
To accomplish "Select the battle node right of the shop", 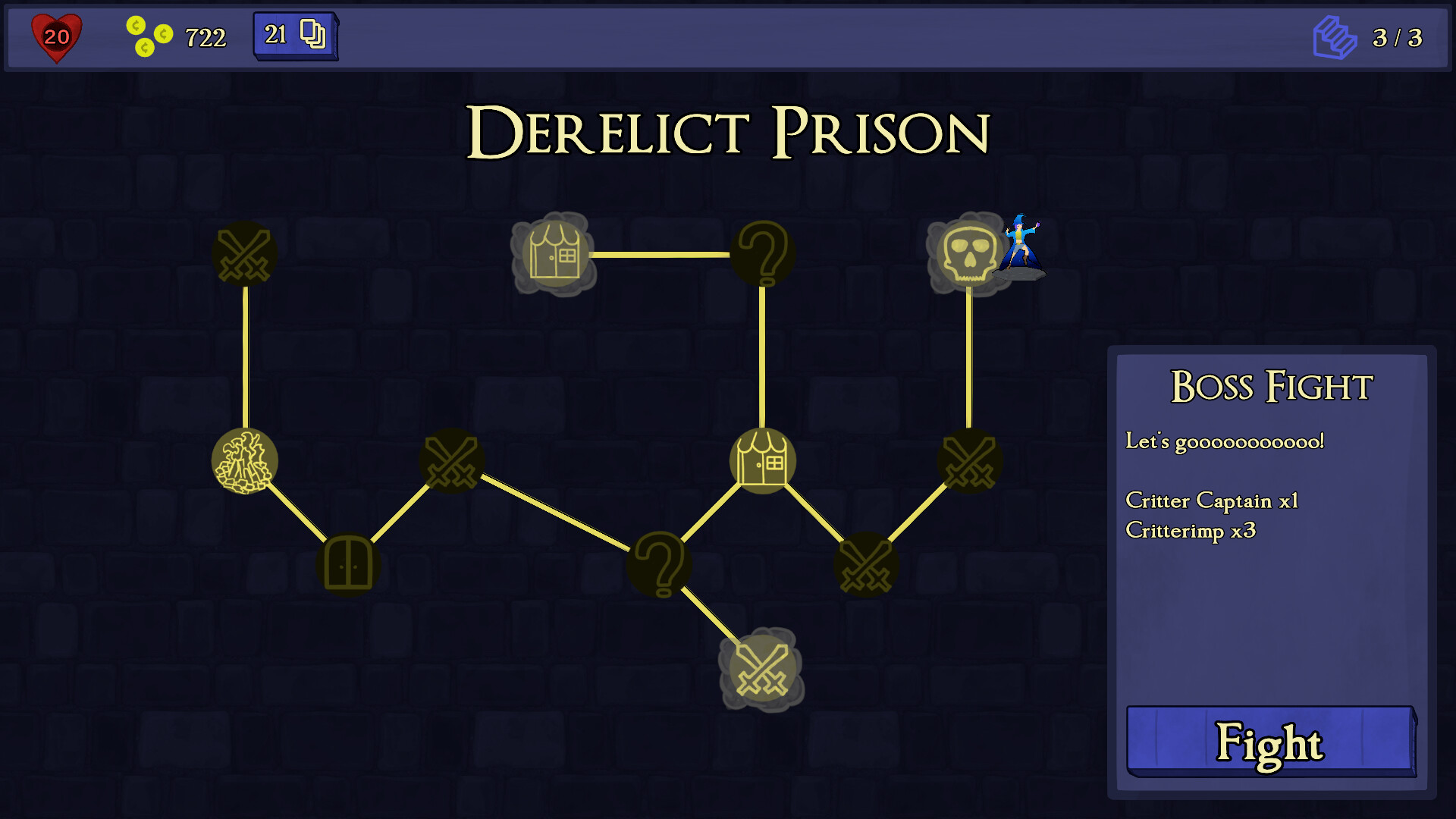I will (867, 563).
